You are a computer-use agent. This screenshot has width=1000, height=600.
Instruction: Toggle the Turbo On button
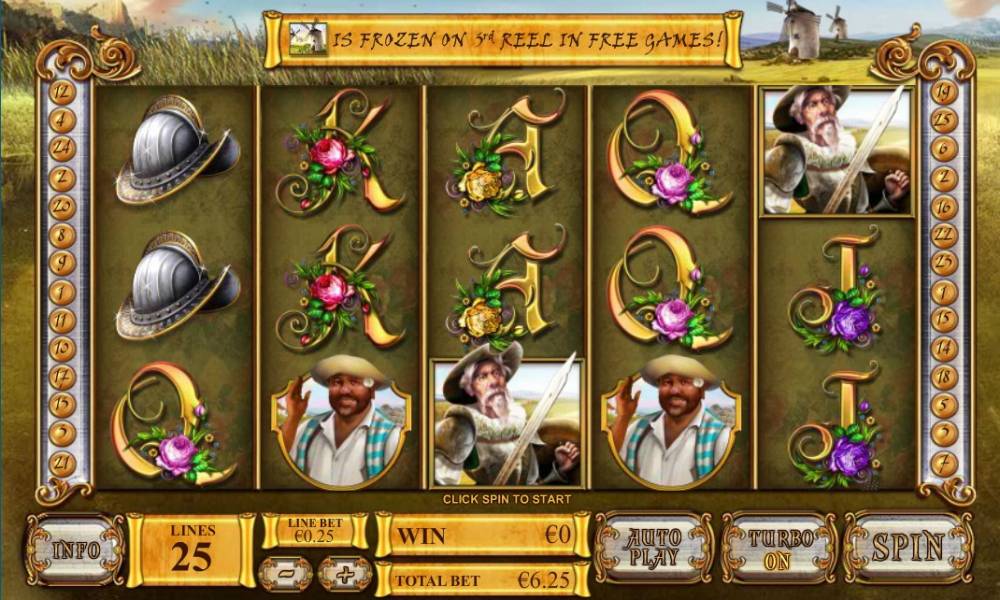click(x=779, y=547)
